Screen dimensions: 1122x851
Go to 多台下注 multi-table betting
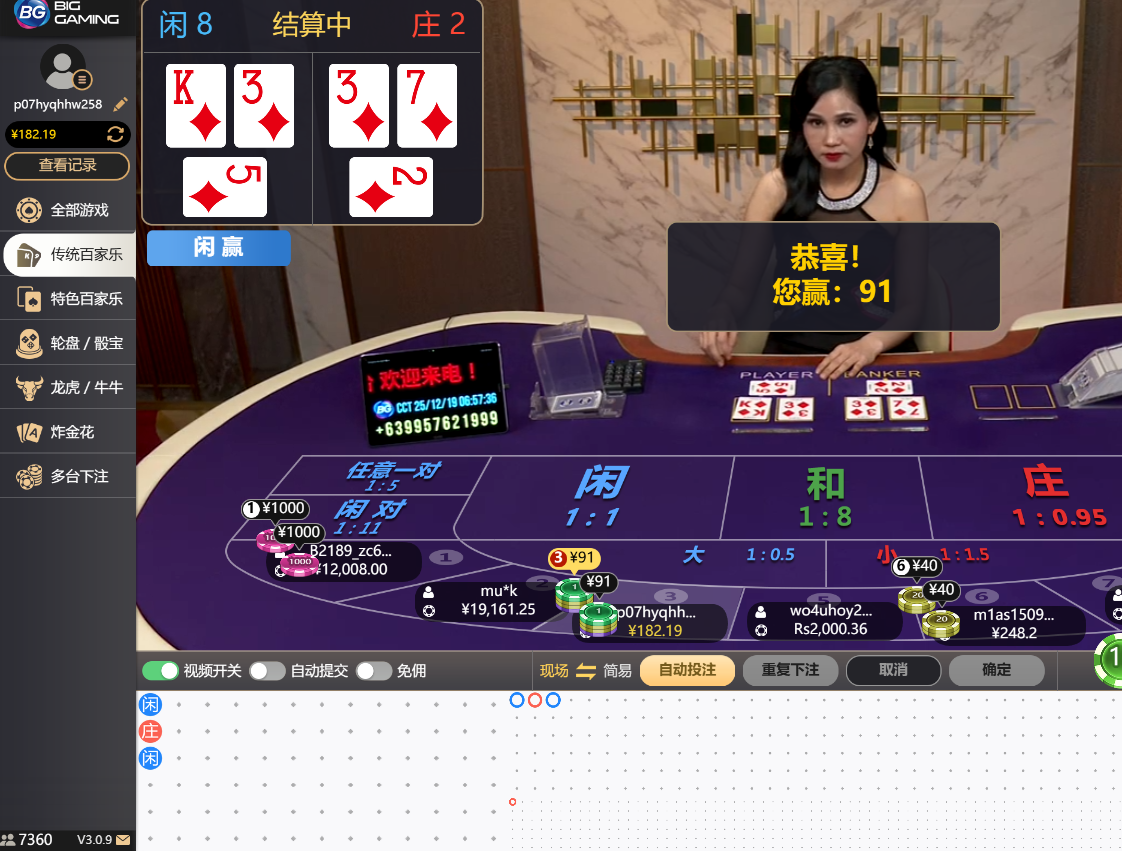click(x=68, y=476)
